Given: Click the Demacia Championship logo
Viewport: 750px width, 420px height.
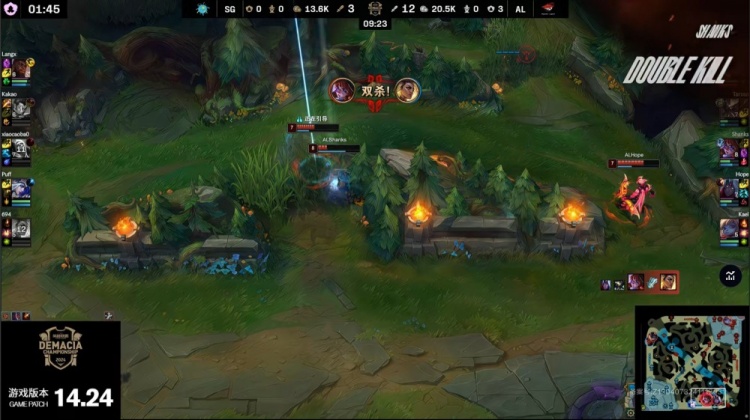Looking at the screenshot, I should click(x=60, y=350).
